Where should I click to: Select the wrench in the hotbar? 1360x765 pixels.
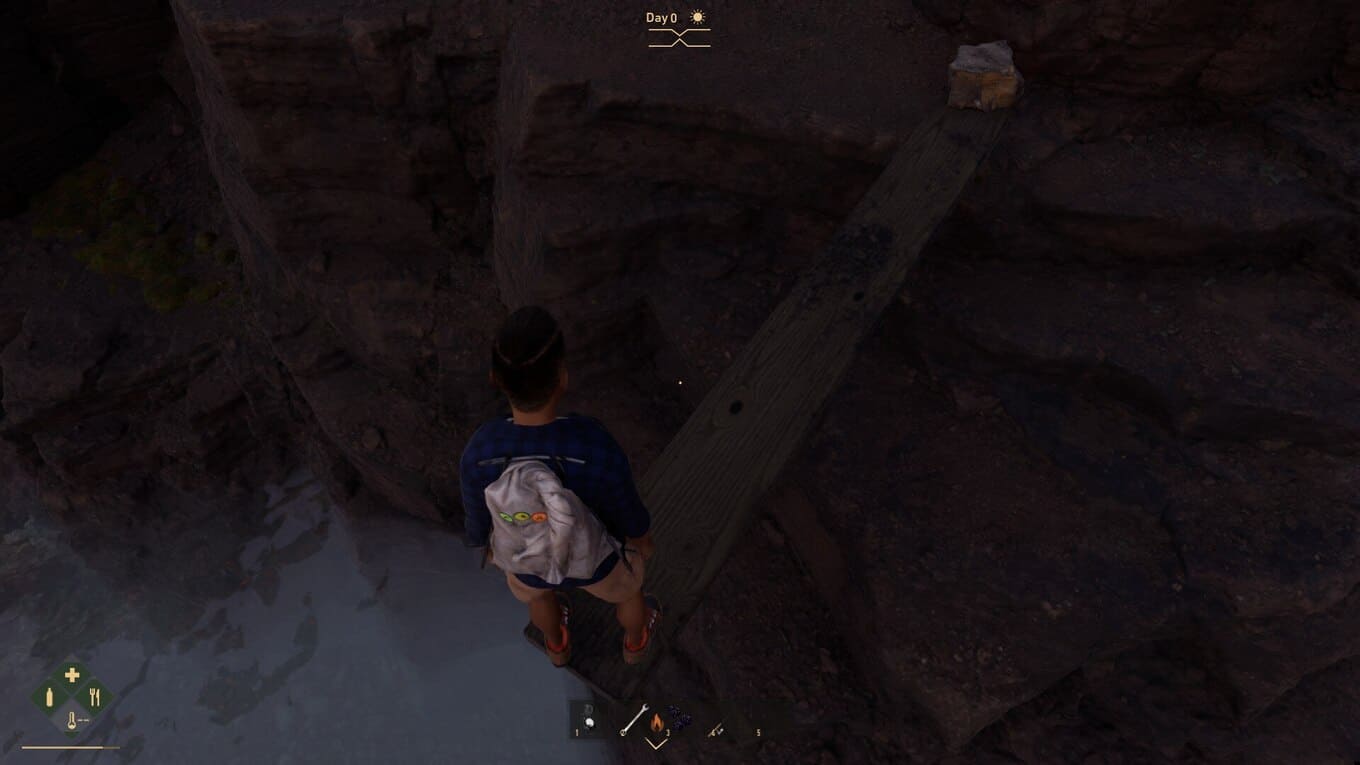pyautogui.click(x=631, y=720)
